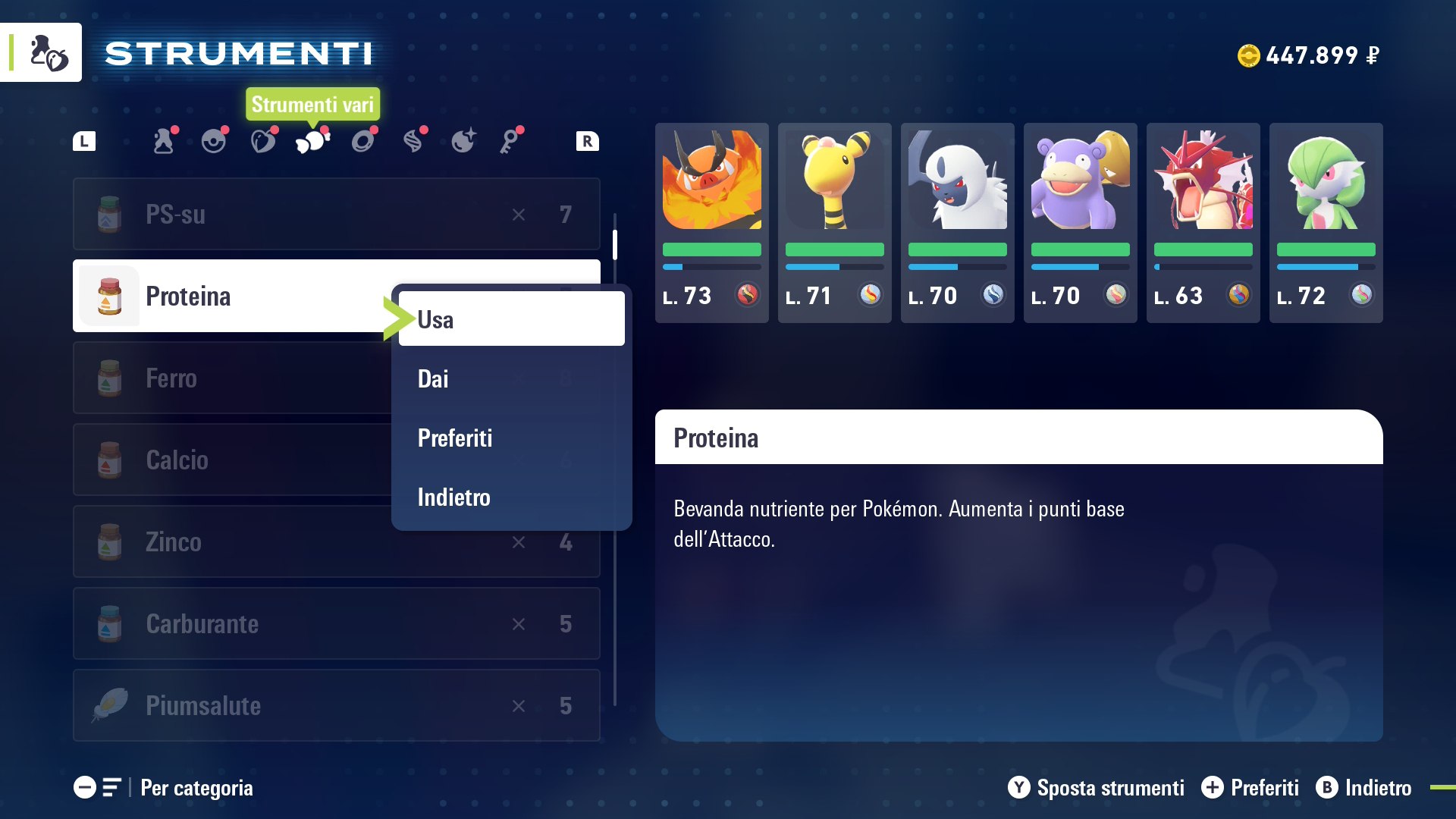Switch to the Poké Ball category tab
Screen dimensions: 1456x819
[214, 141]
